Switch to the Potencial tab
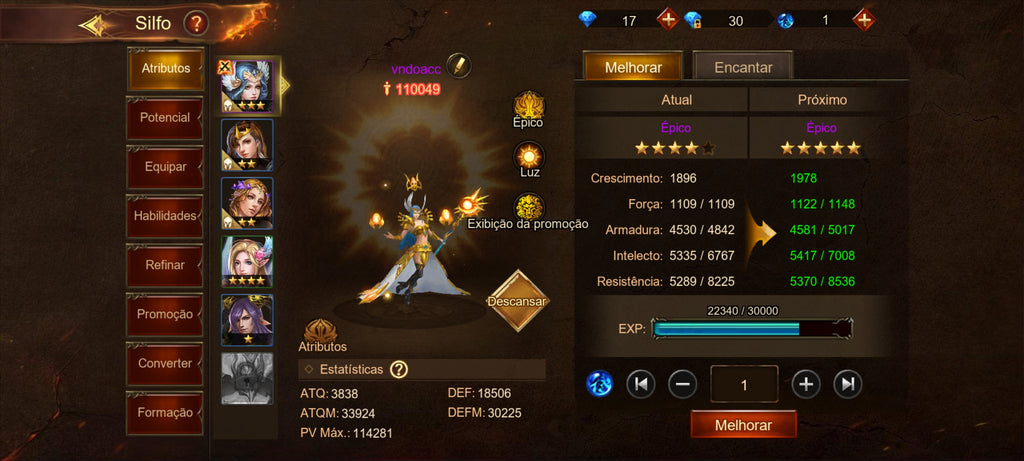 pyautogui.click(x=165, y=118)
